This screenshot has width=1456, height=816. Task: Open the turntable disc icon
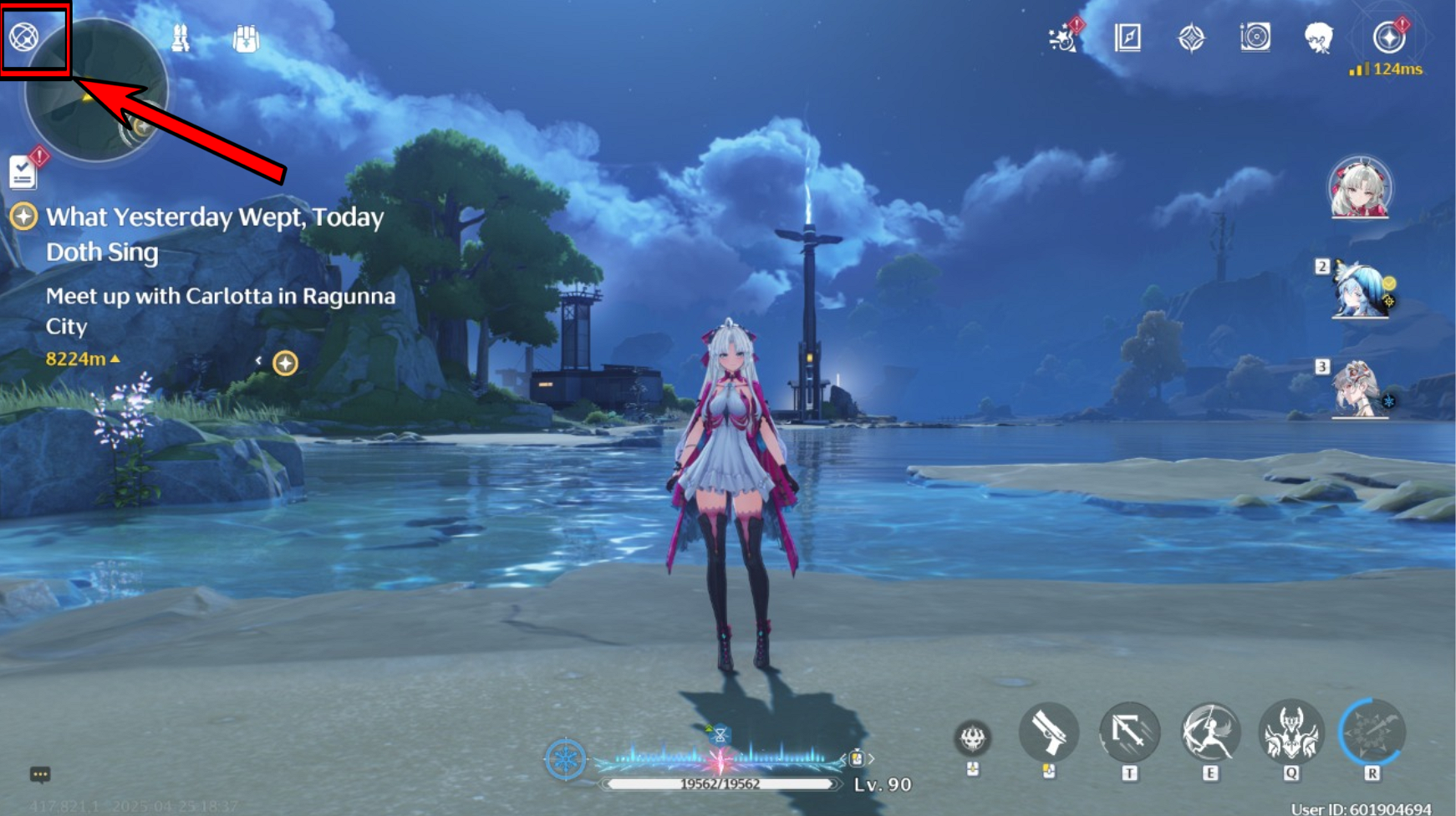pyautogui.click(x=1255, y=38)
